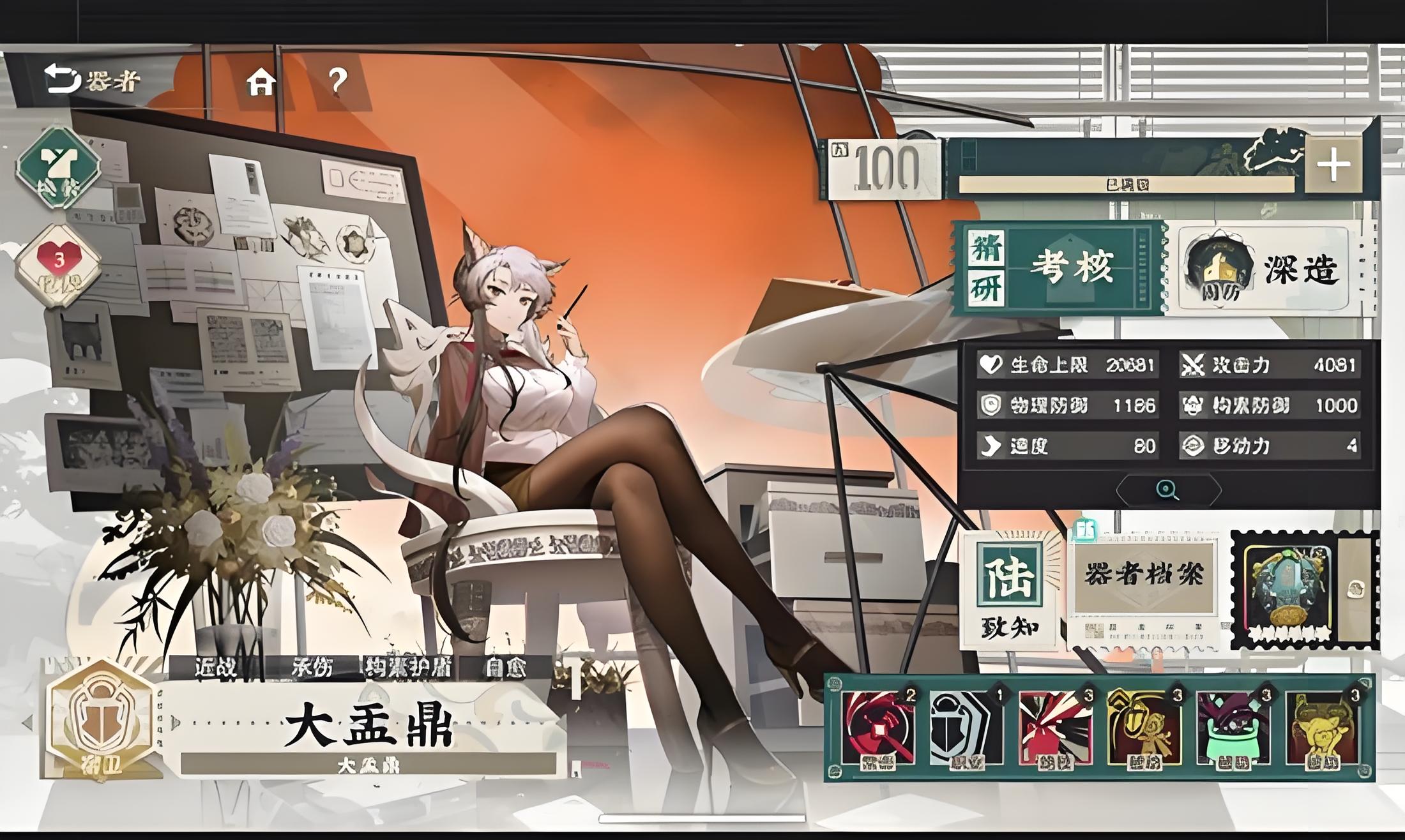
Task: Select the yellow cat figure skill icon
Action: pos(1321,729)
